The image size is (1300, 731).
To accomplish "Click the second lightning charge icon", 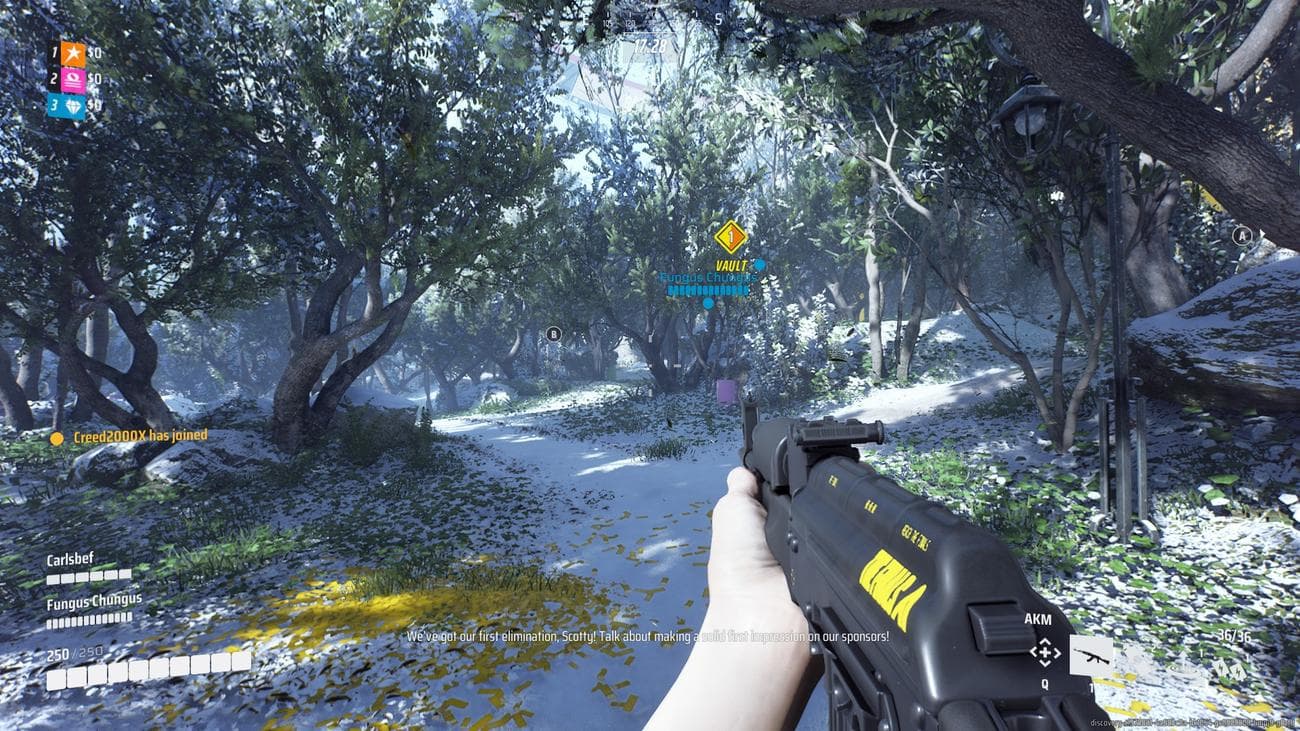I will (1238, 671).
